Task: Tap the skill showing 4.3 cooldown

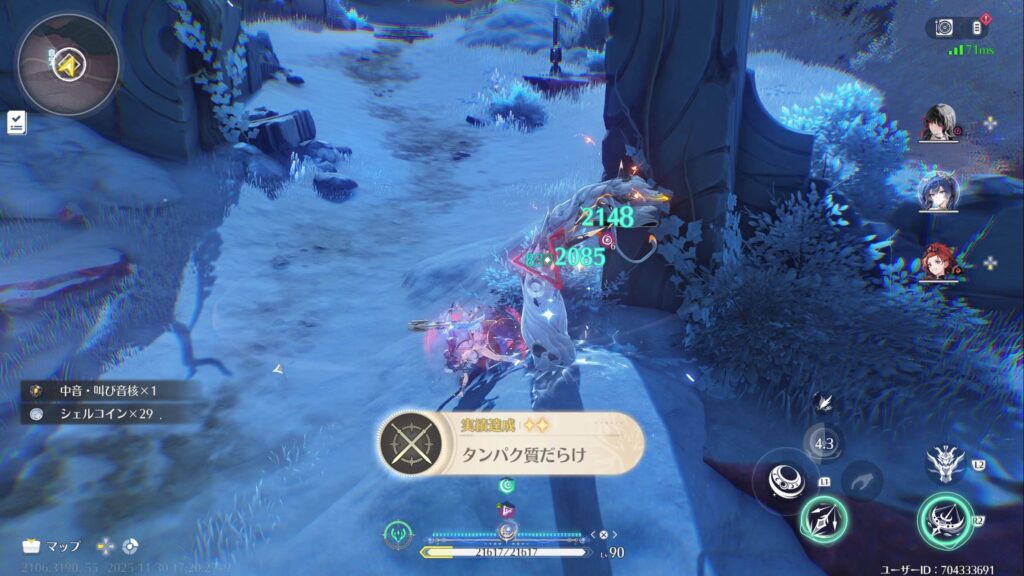Action: (x=824, y=444)
